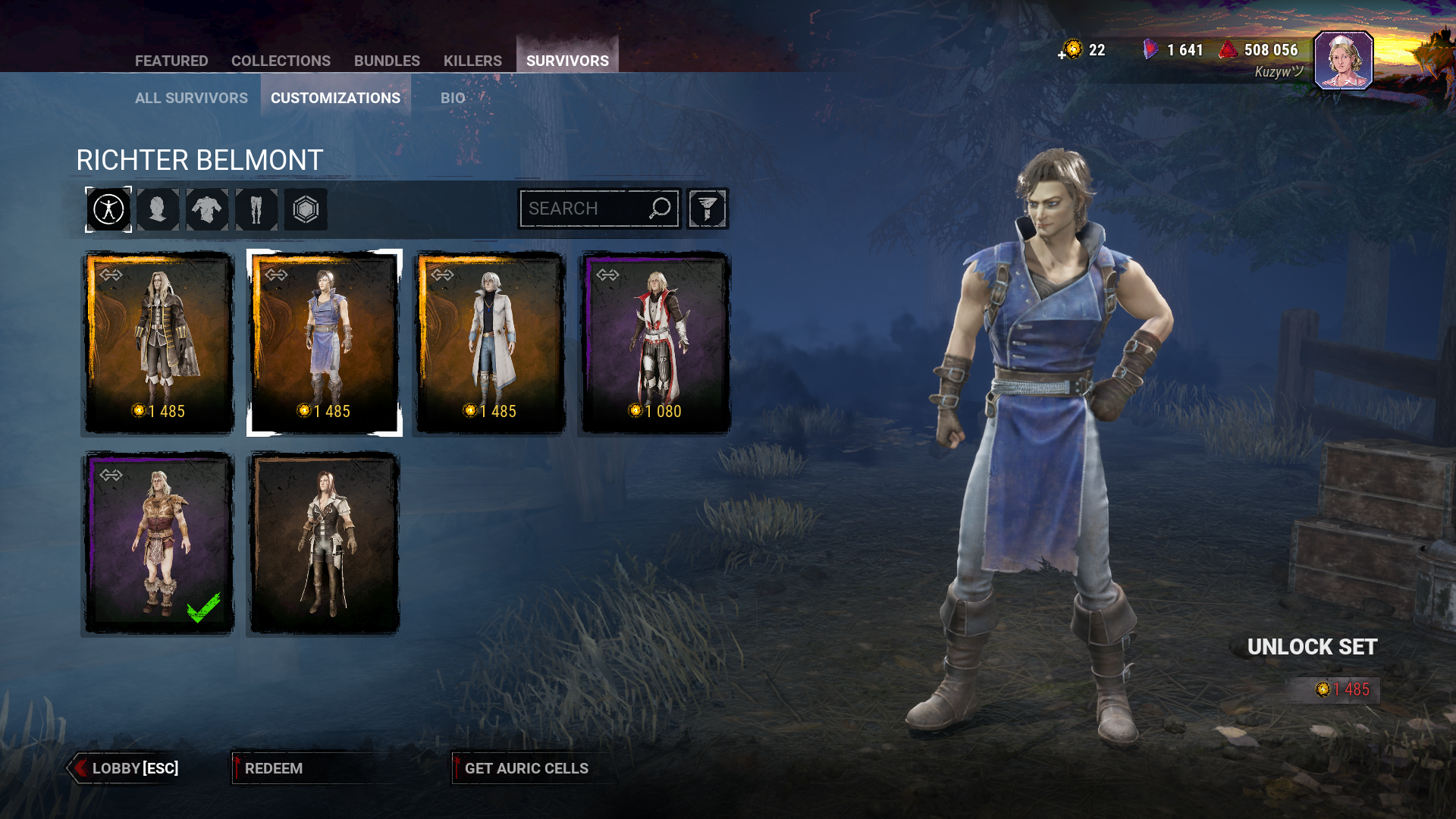The image size is (1456, 819).
Task: Select the Customizations sub-tab
Action: tap(335, 98)
